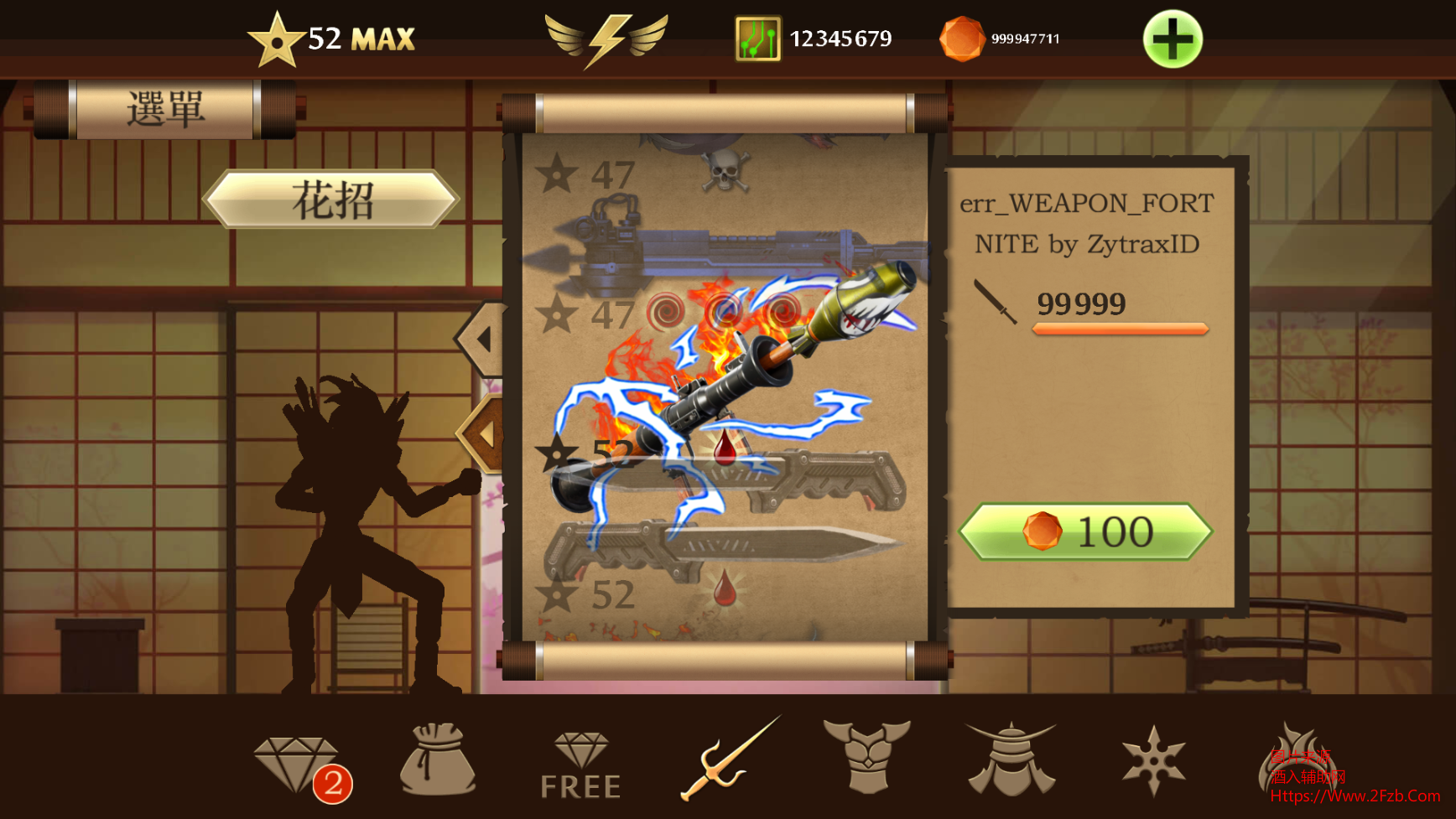
Task: Click the 花招 tricks button
Action: click(x=332, y=200)
